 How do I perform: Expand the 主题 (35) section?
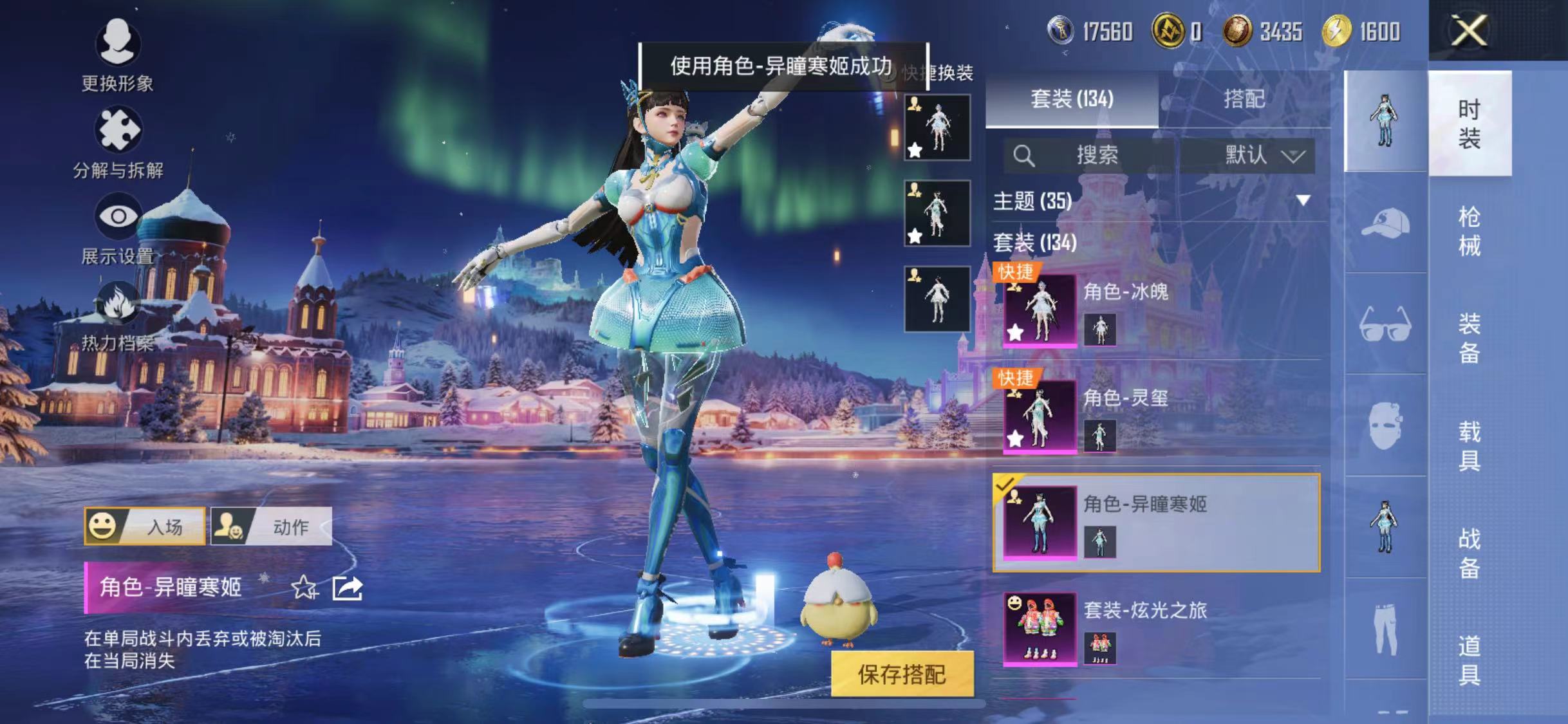pos(1303,201)
